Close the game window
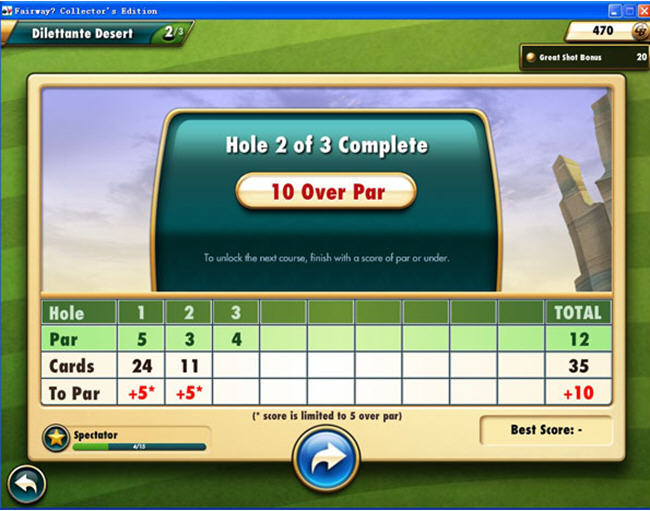Viewport: 650px width, 511px height. 643,9
